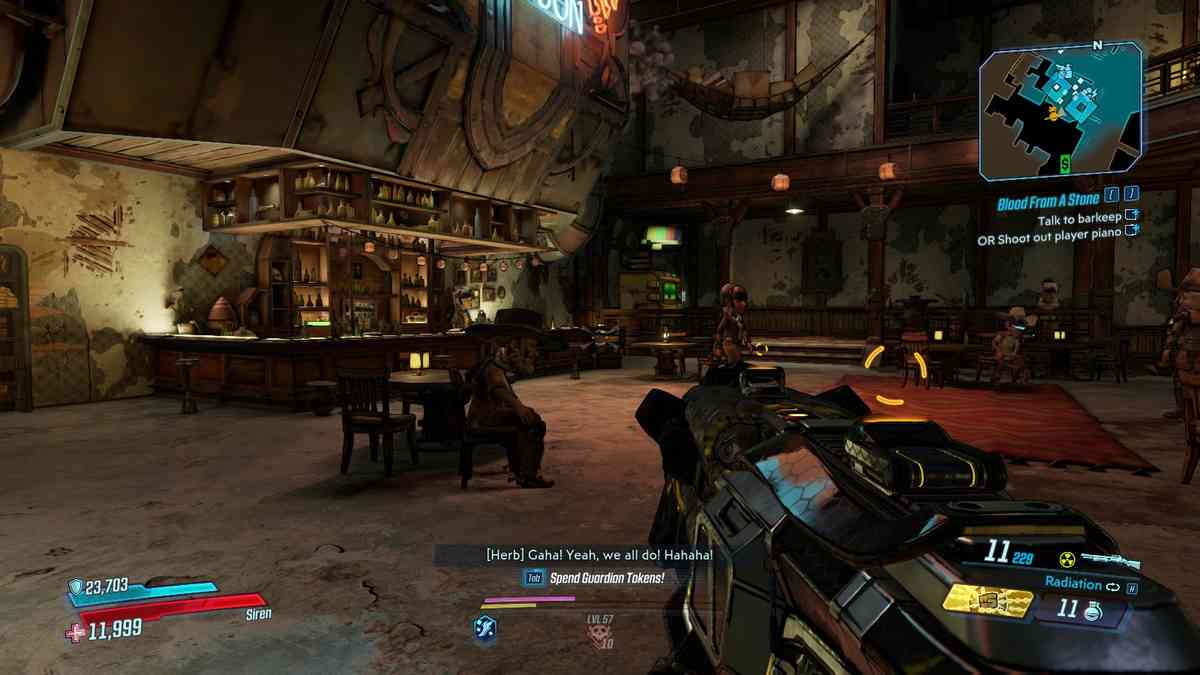
Task: Activate the Siren action skill icon
Action: [485, 628]
